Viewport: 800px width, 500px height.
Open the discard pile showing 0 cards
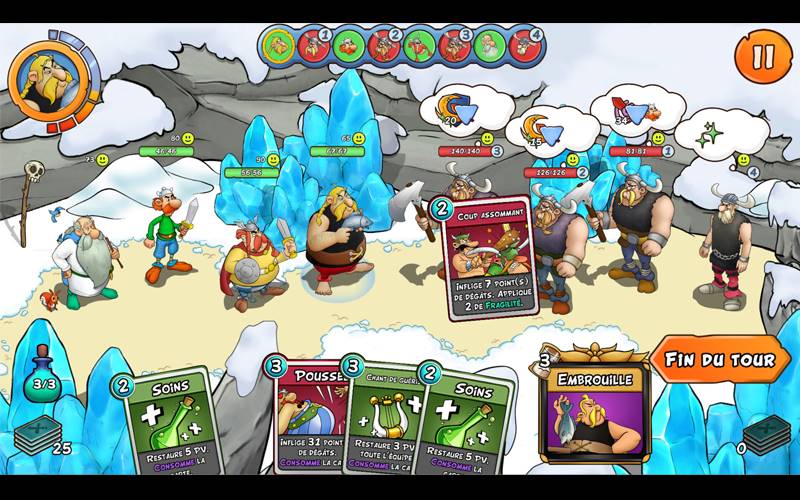(767, 435)
